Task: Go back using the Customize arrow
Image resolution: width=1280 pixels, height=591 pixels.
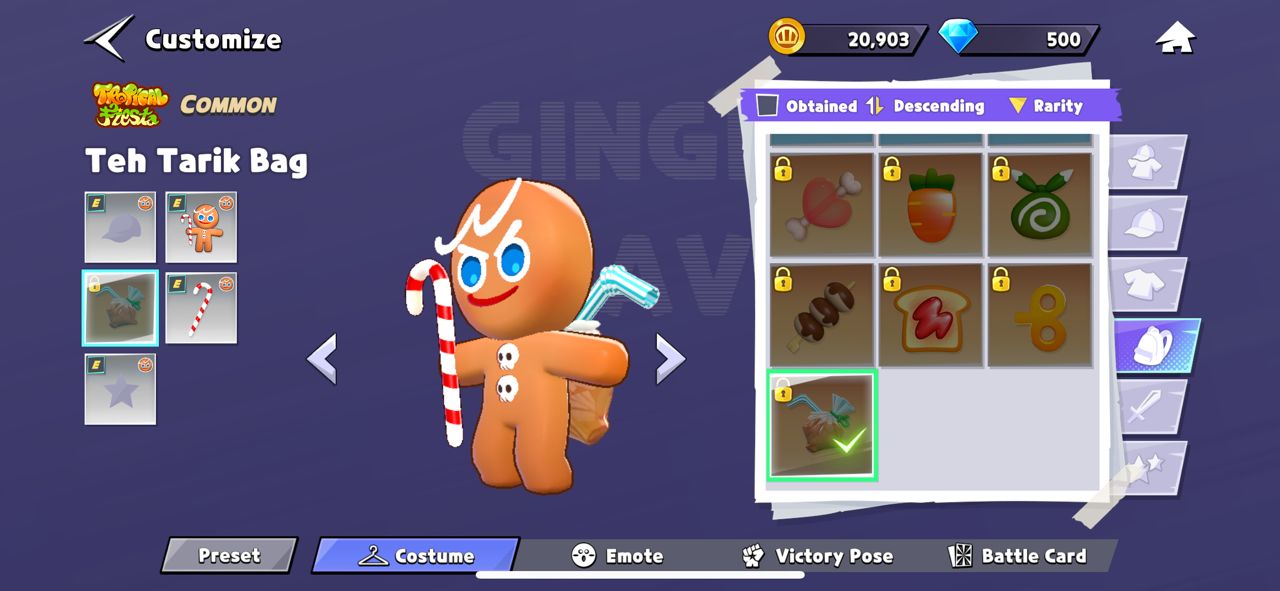Action: pyautogui.click(x=109, y=38)
